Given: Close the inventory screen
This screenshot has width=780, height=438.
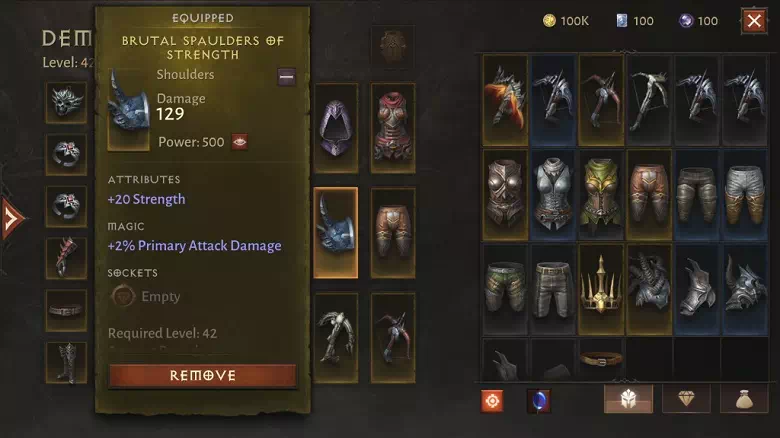Looking at the screenshot, I should (x=753, y=20).
